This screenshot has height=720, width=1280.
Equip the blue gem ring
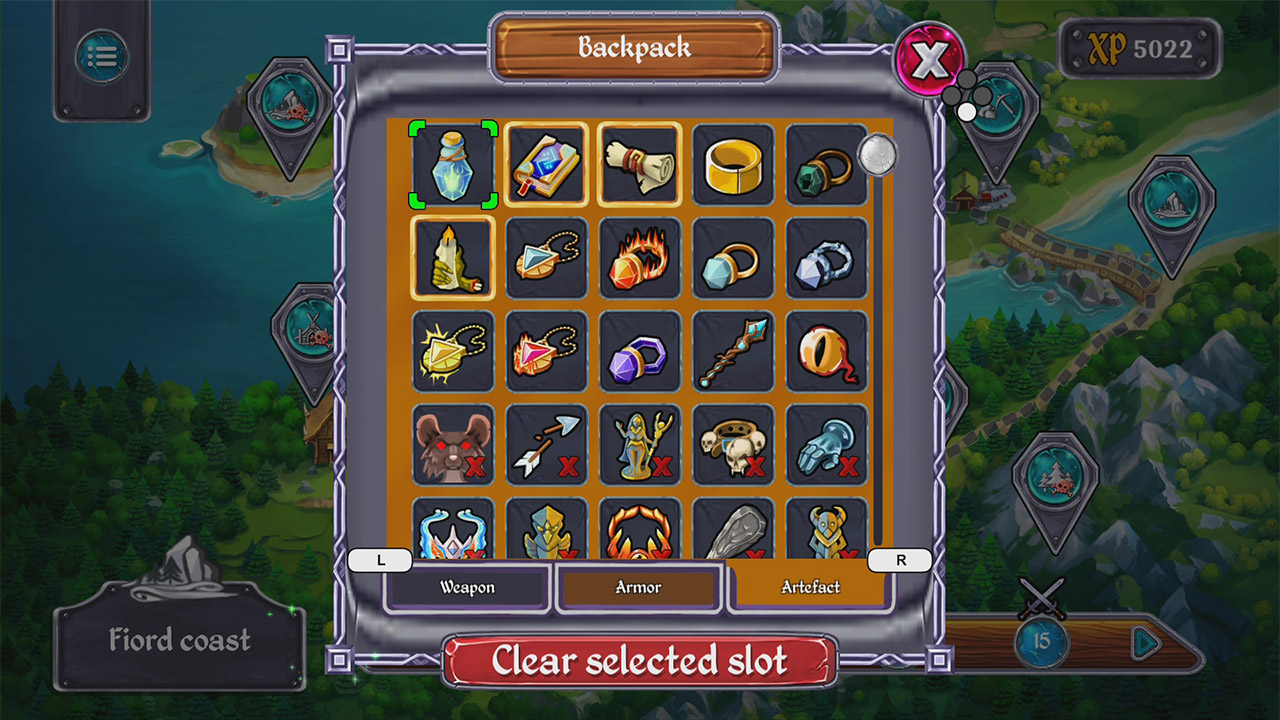point(733,259)
